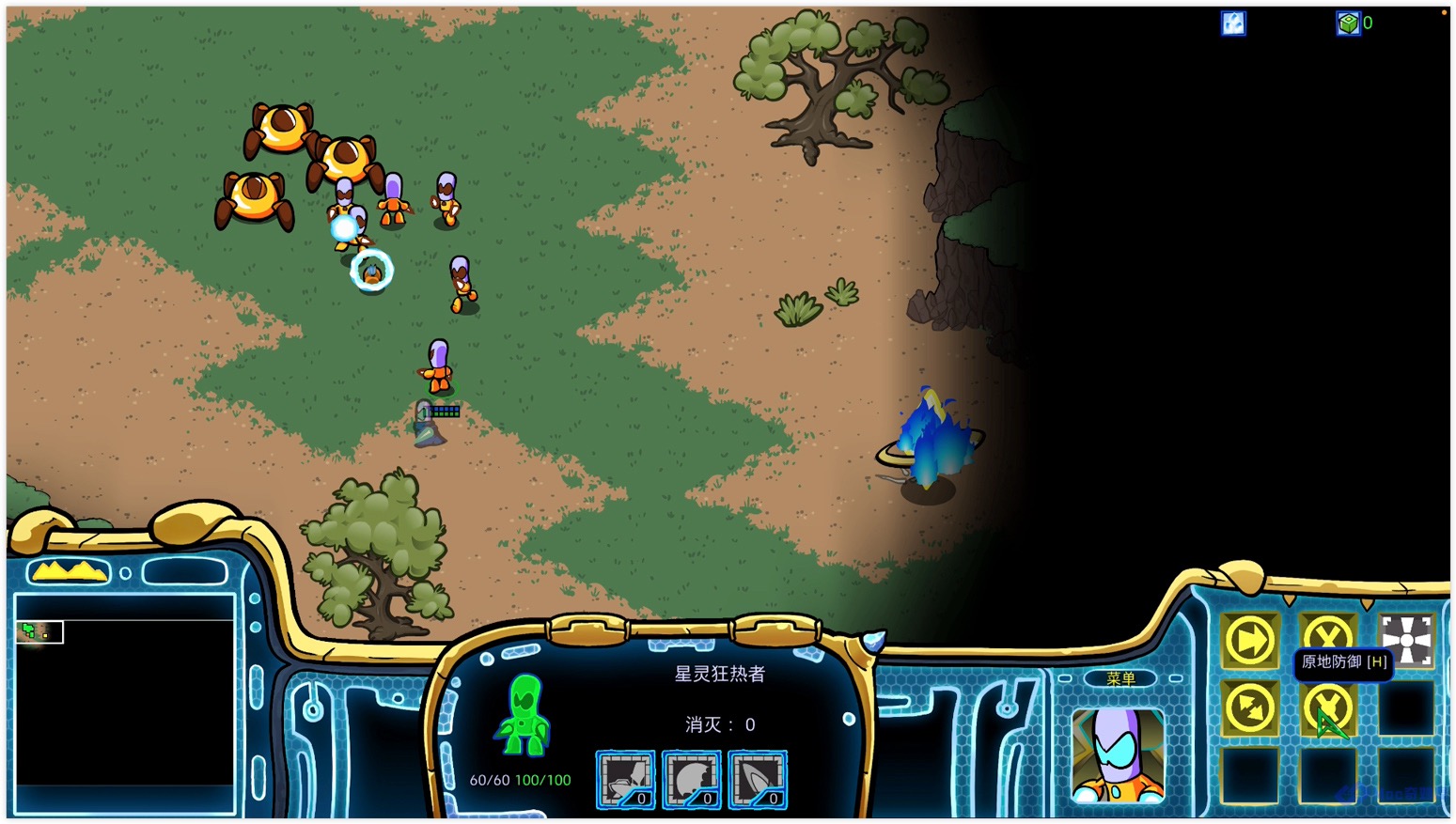The height and width of the screenshot is (824, 1456).
Task: Inspect the ground armor upgrade icon
Action: (692, 780)
